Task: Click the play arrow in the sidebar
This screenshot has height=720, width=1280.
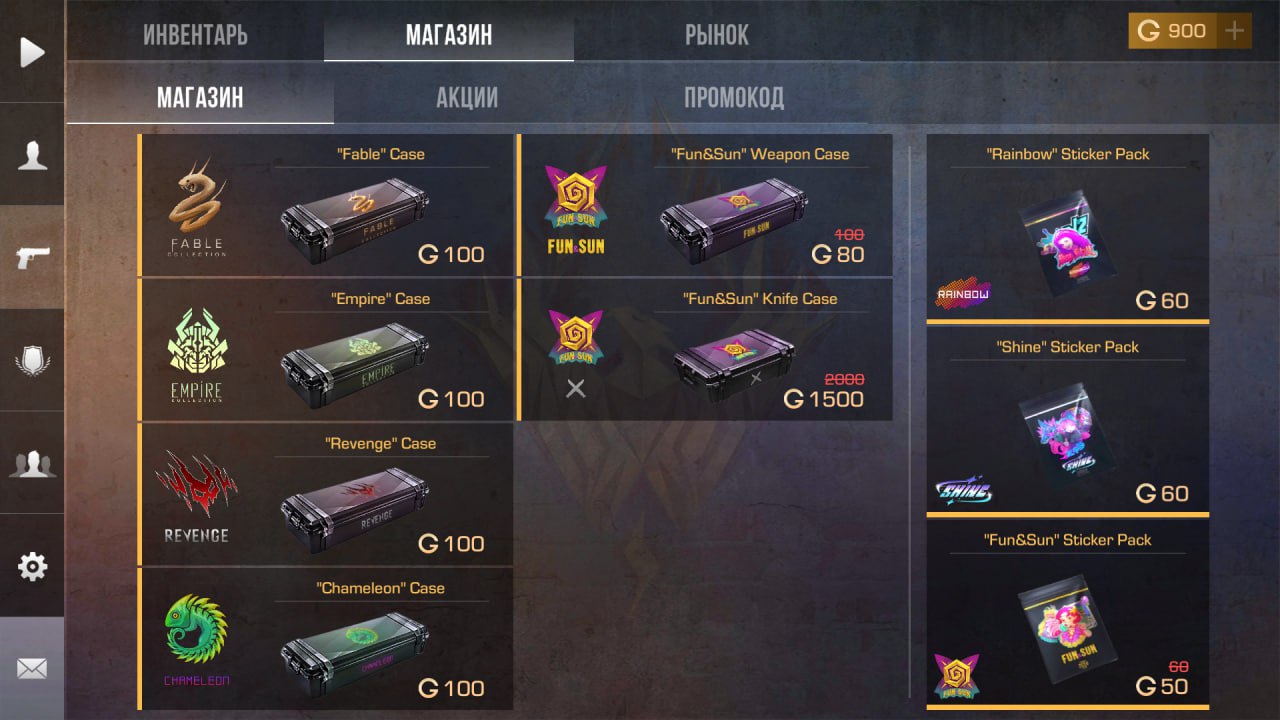Action: click(x=32, y=52)
